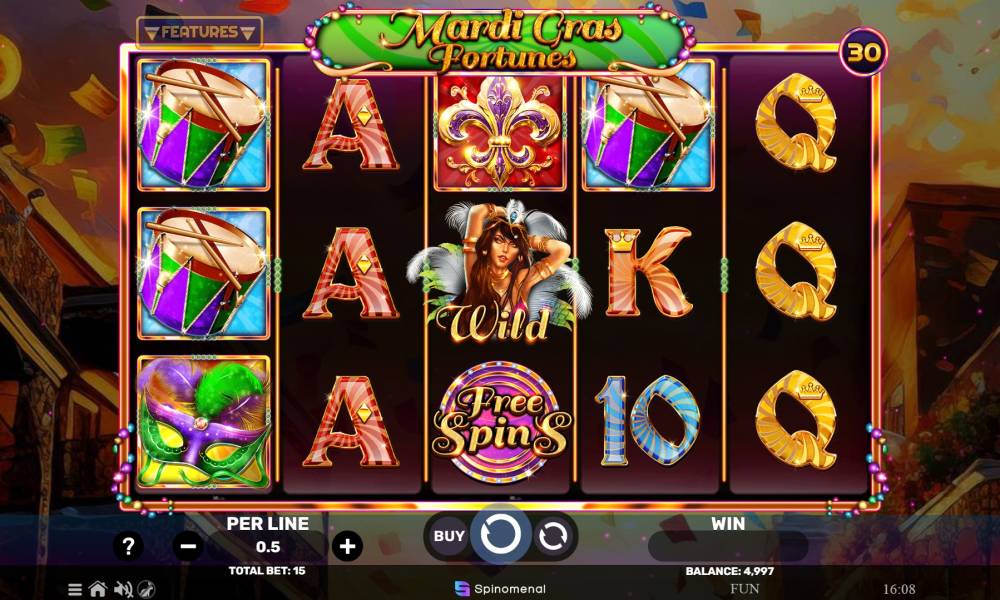Activate the autospin button
This screenshot has height=600, width=1000.
click(x=552, y=537)
